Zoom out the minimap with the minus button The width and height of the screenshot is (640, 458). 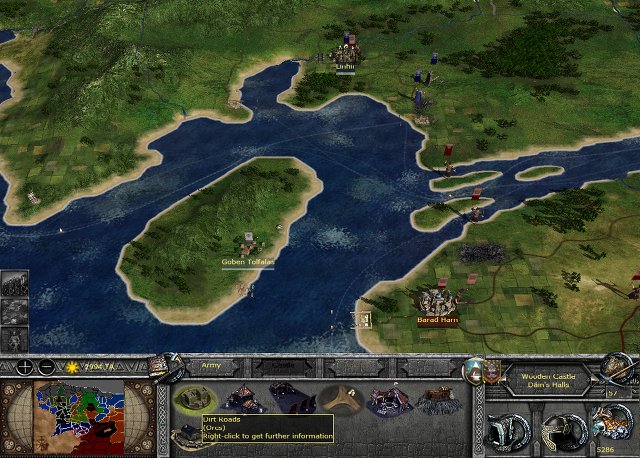click(47, 366)
